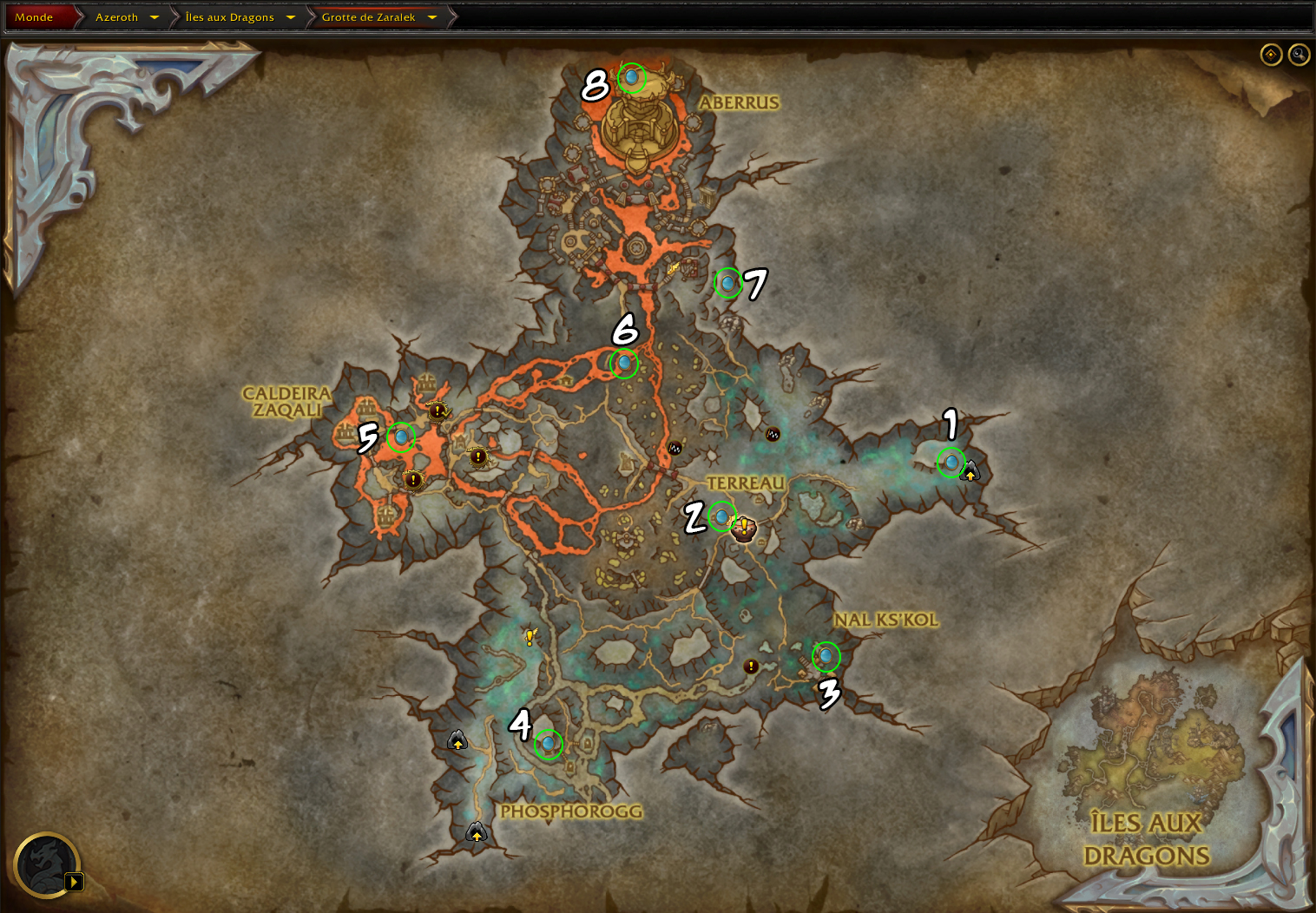
Task: Select the blue orb marker numbered 2
Action: tap(722, 516)
